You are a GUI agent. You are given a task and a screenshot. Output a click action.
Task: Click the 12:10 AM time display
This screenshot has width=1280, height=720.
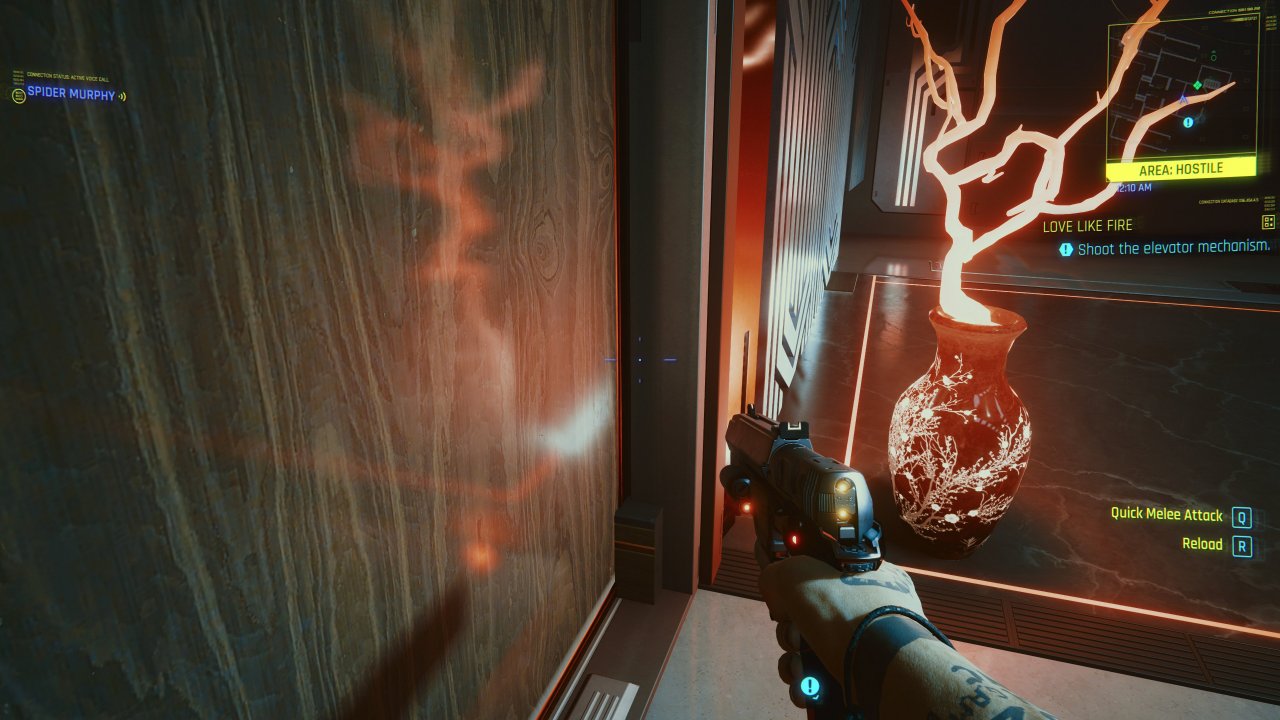[1134, 187]
